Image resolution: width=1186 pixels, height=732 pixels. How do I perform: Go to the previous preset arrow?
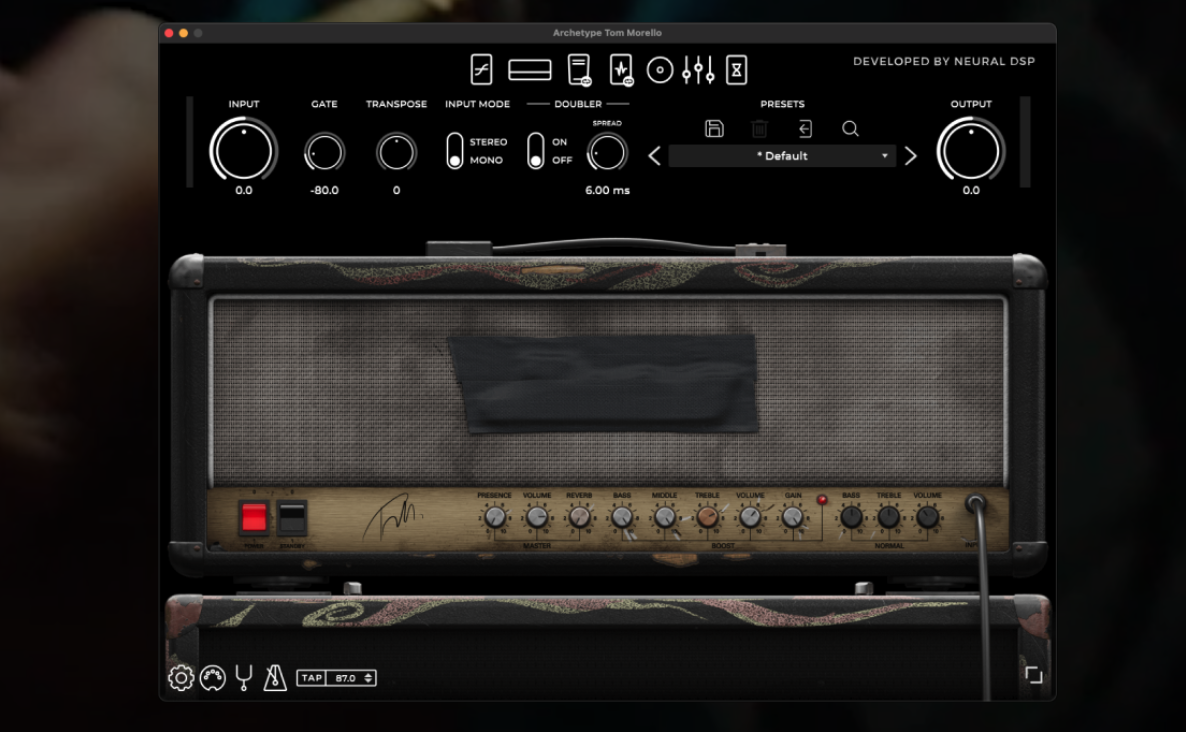655,156
